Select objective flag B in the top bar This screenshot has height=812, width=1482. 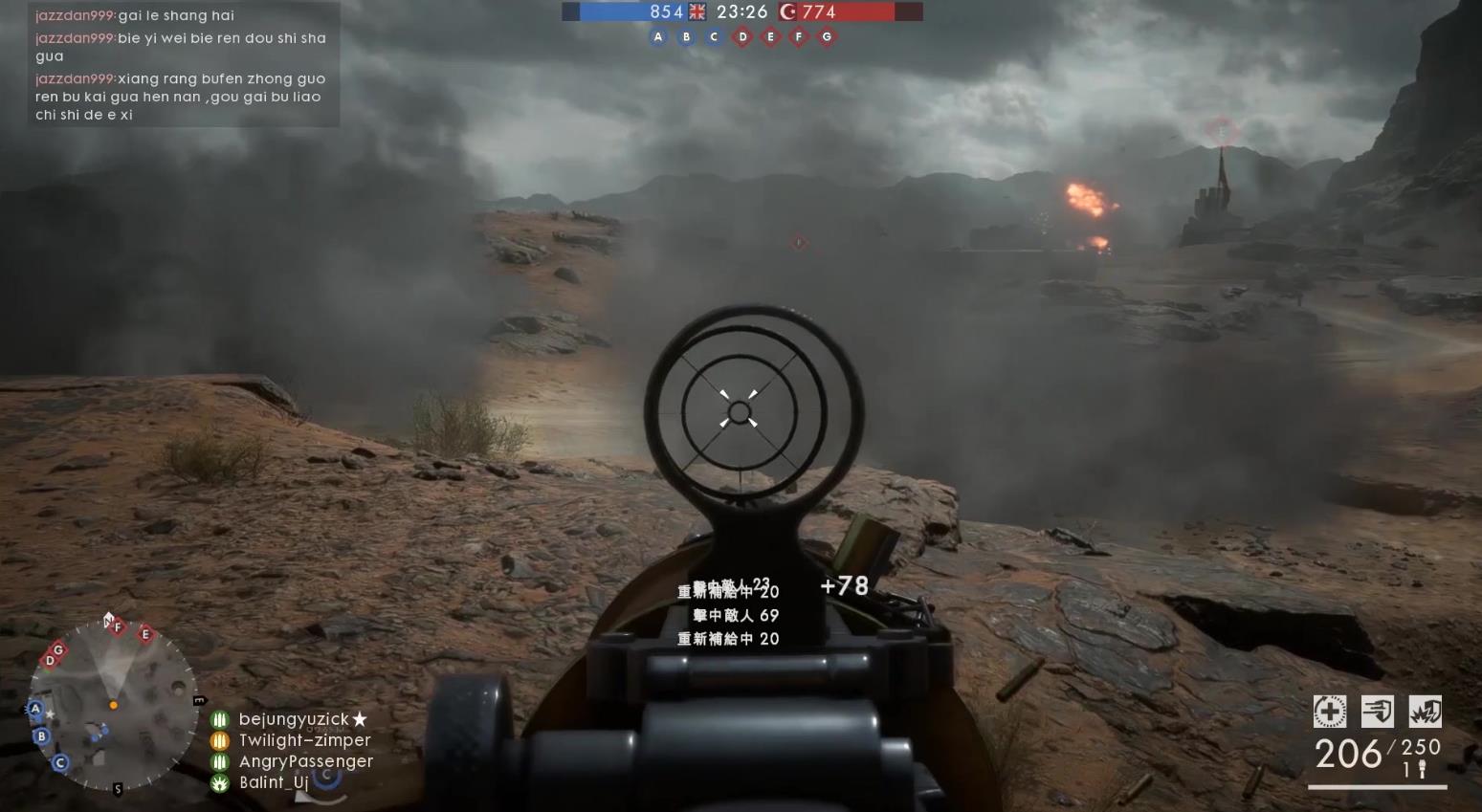click(x=686, y=37)
